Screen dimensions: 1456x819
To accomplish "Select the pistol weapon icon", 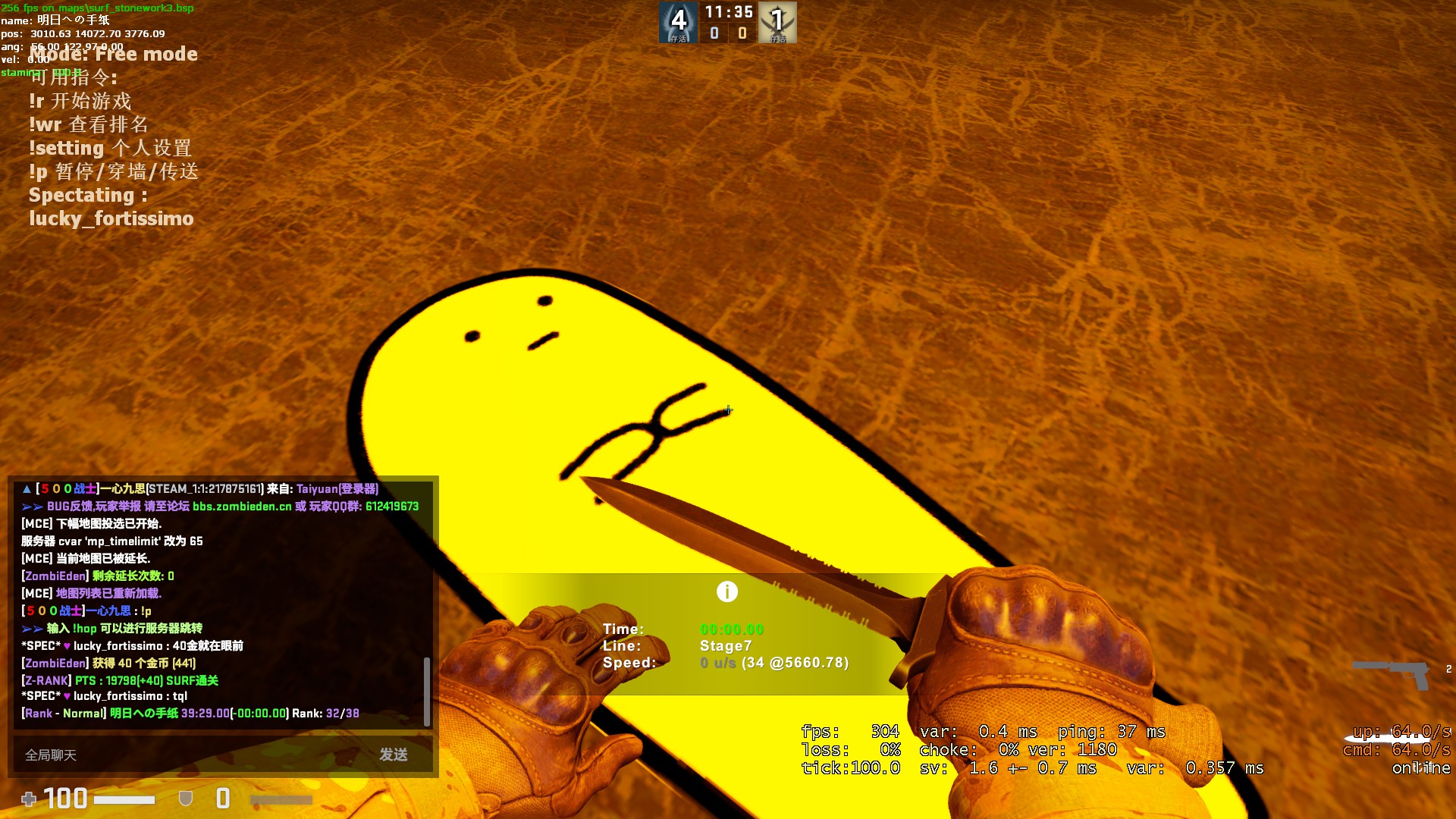I will click(1394, 672).
